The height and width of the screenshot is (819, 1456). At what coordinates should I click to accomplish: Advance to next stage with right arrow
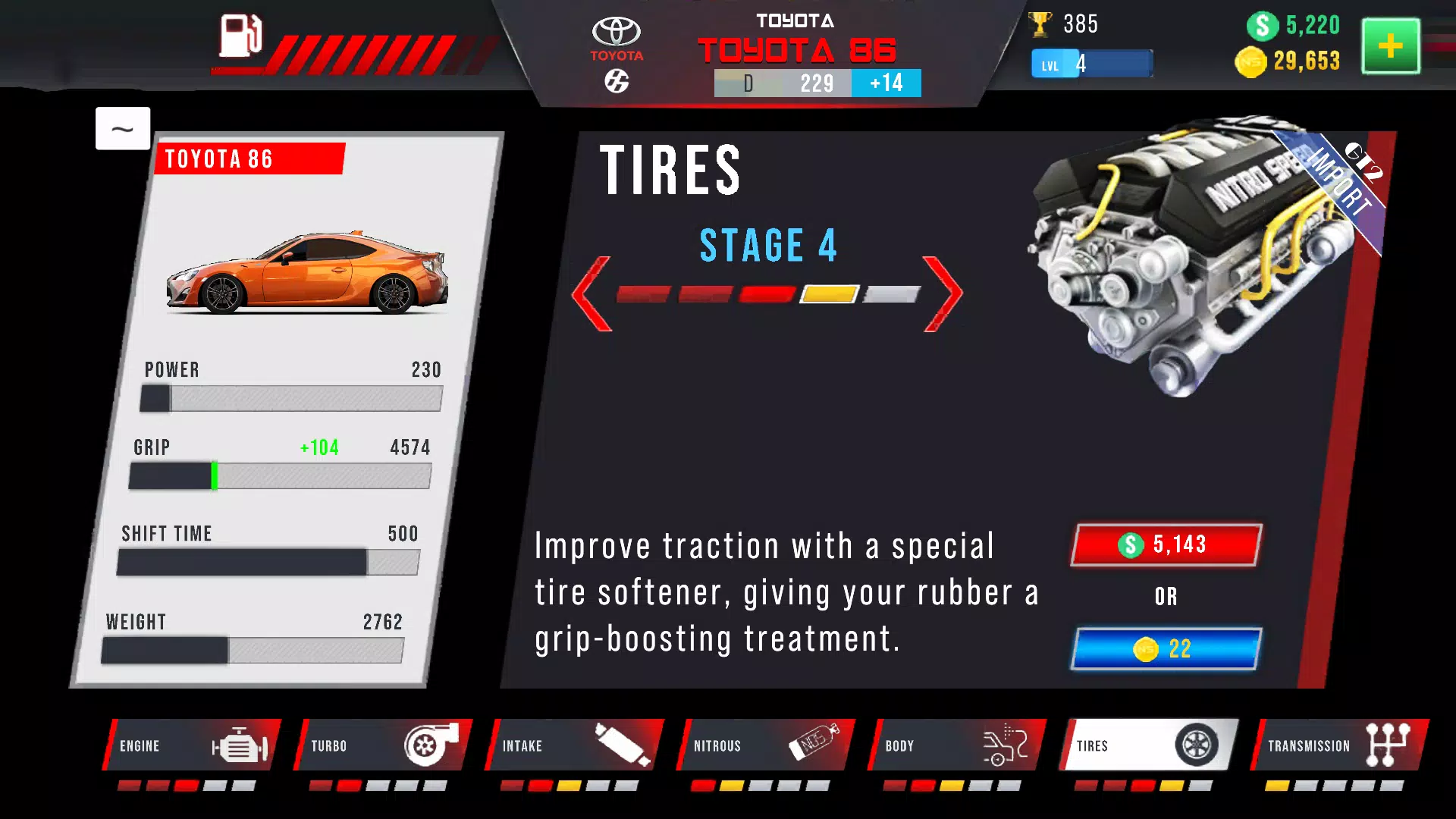943,293
